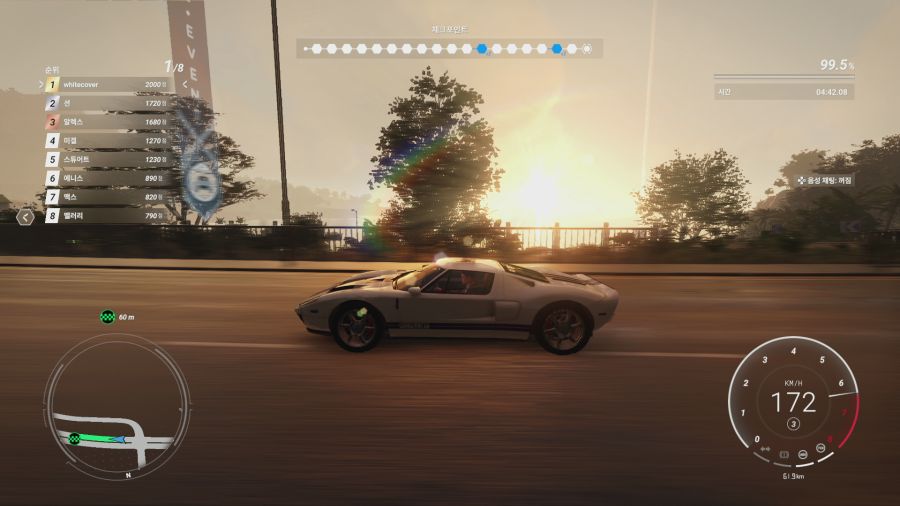Collapse the leaderboard with the hexagon arrow
900x506 pixels.
[x=27, y=215]
